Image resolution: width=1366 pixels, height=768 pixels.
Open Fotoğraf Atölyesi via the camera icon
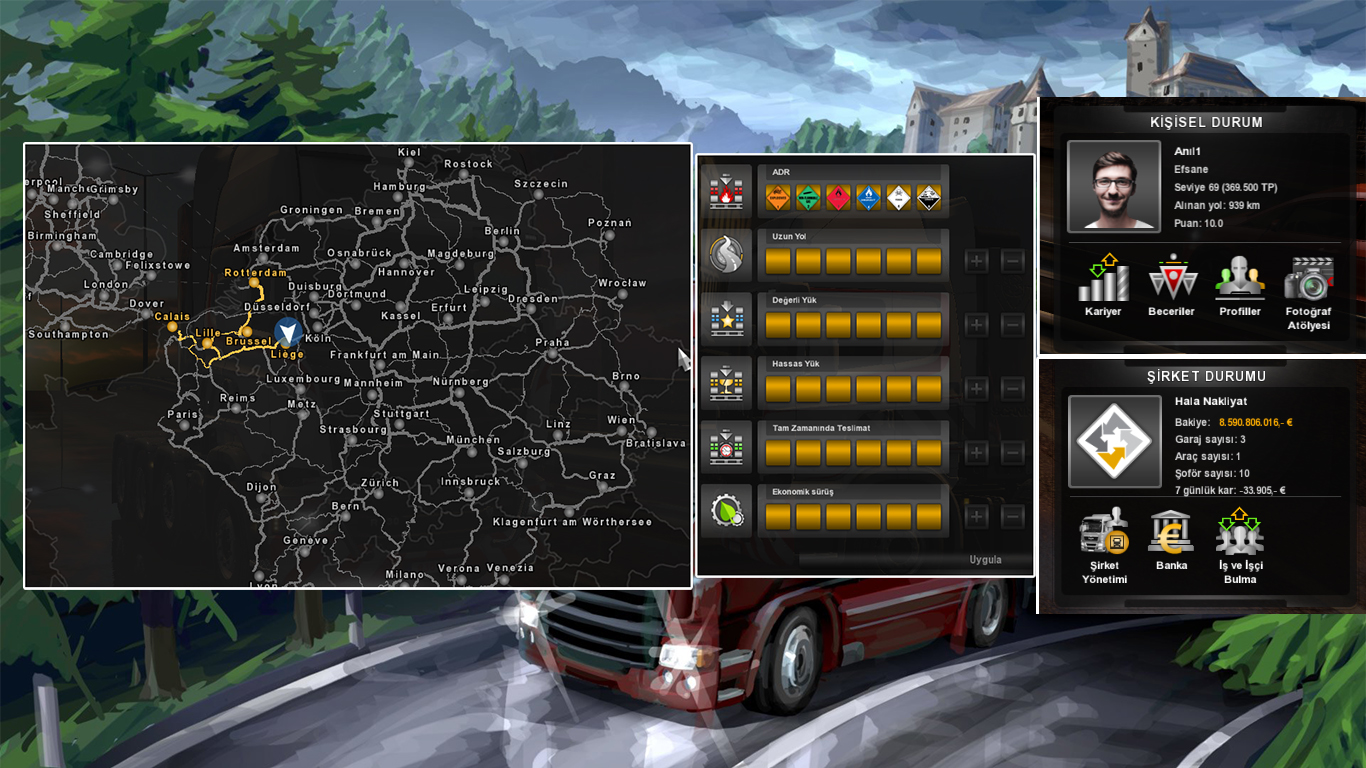(1307, 280)
